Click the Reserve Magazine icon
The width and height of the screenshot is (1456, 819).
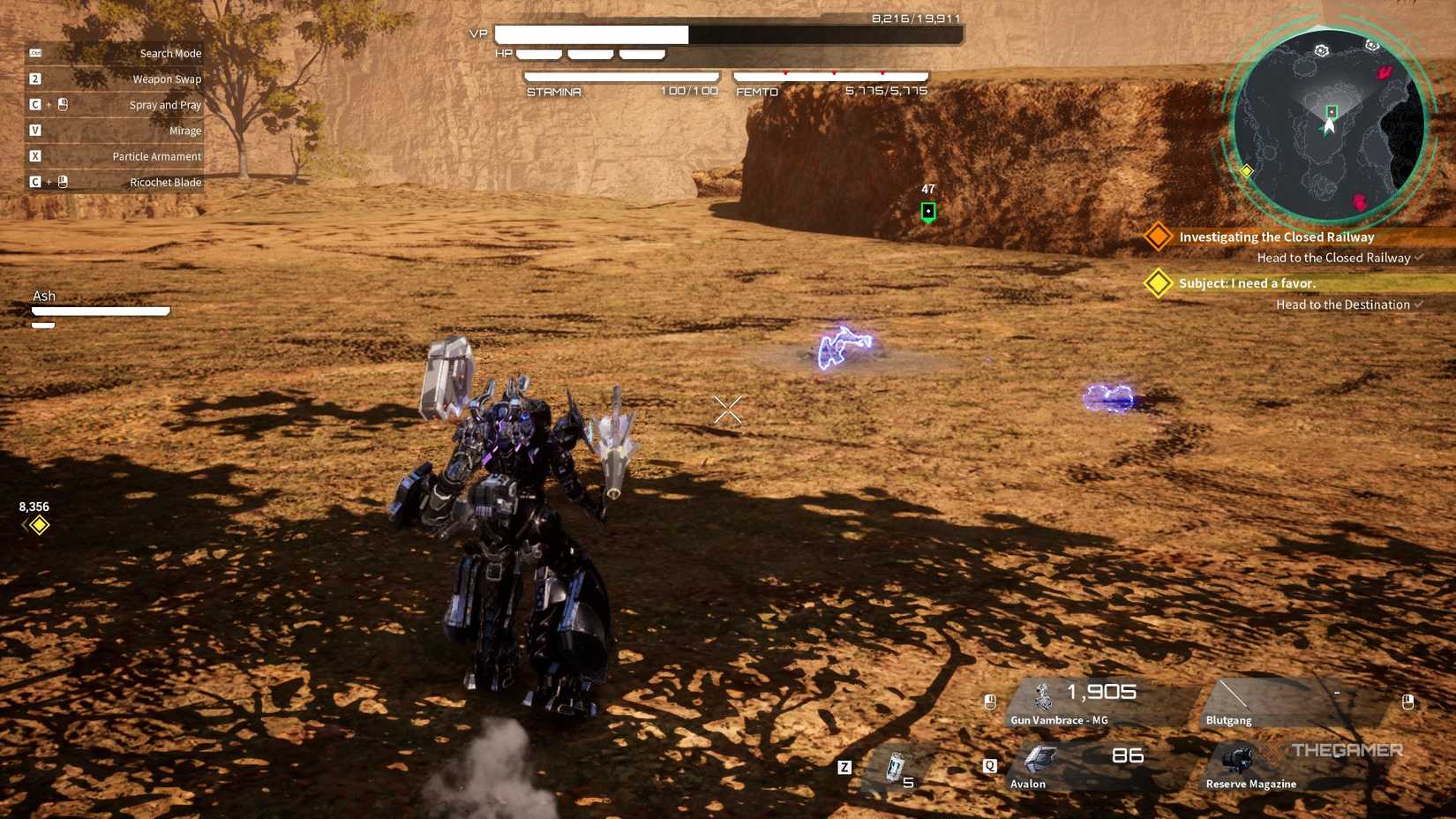tap(1235, 759)
